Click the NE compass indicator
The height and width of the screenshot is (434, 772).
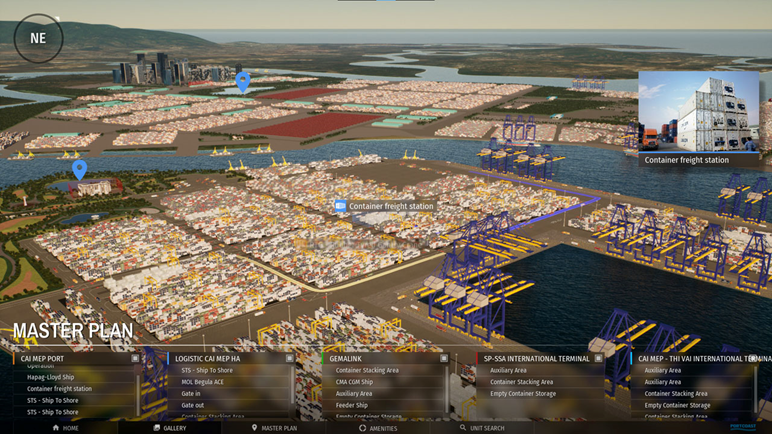38,39
